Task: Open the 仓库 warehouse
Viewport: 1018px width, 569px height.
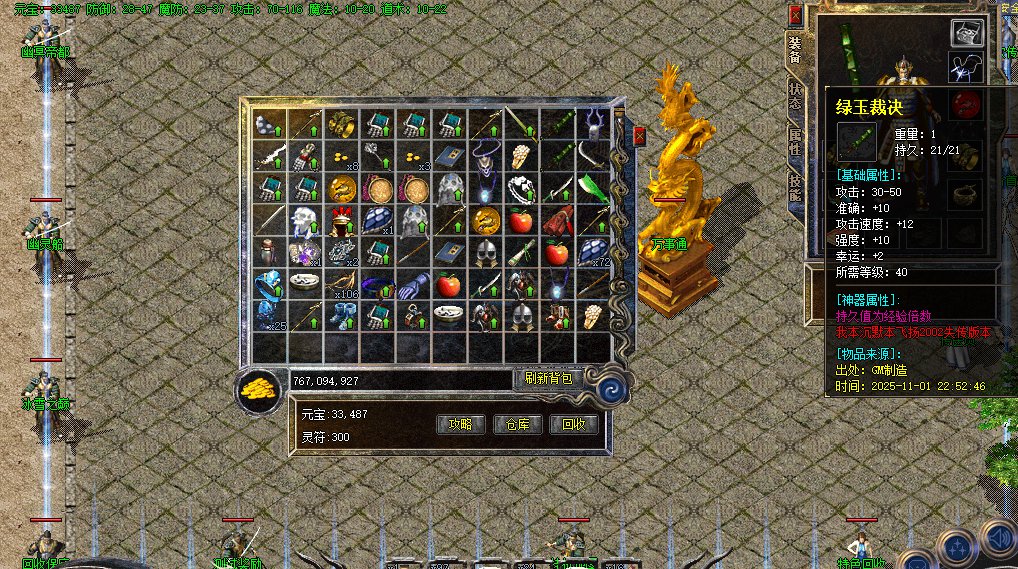Action: point(518,424)
